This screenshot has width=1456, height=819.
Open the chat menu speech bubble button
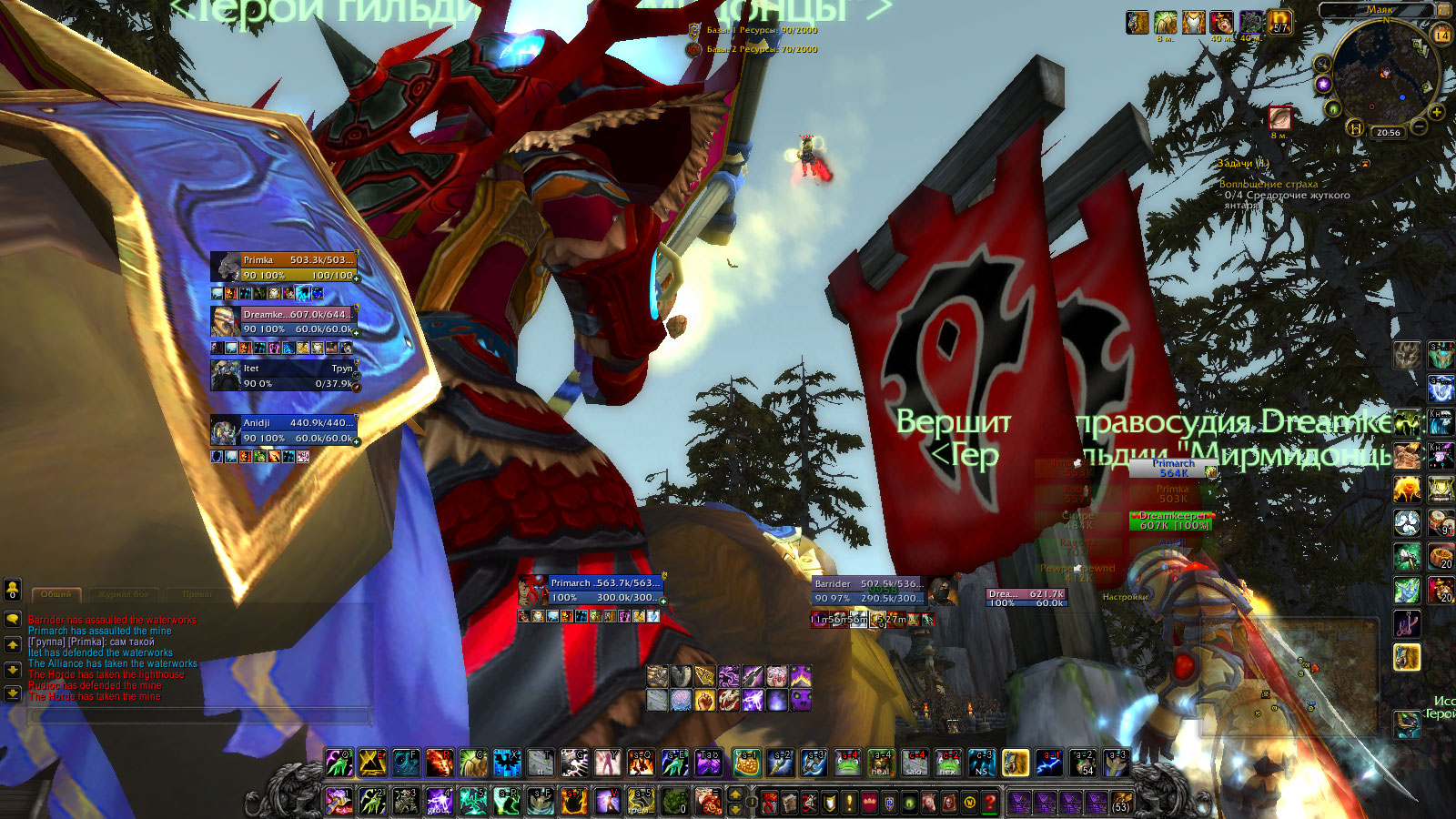click(x=13, y=619)
